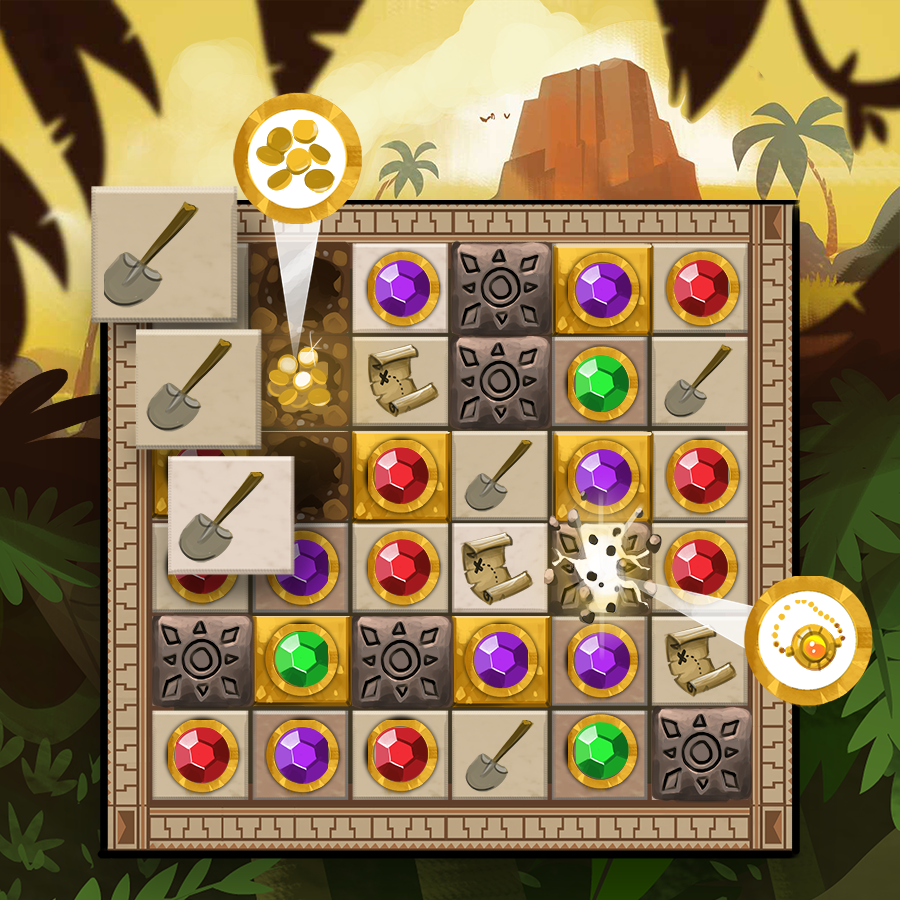Choose the map scroll next to the explosion
The image size is (900, 900).
pos(498,568)
